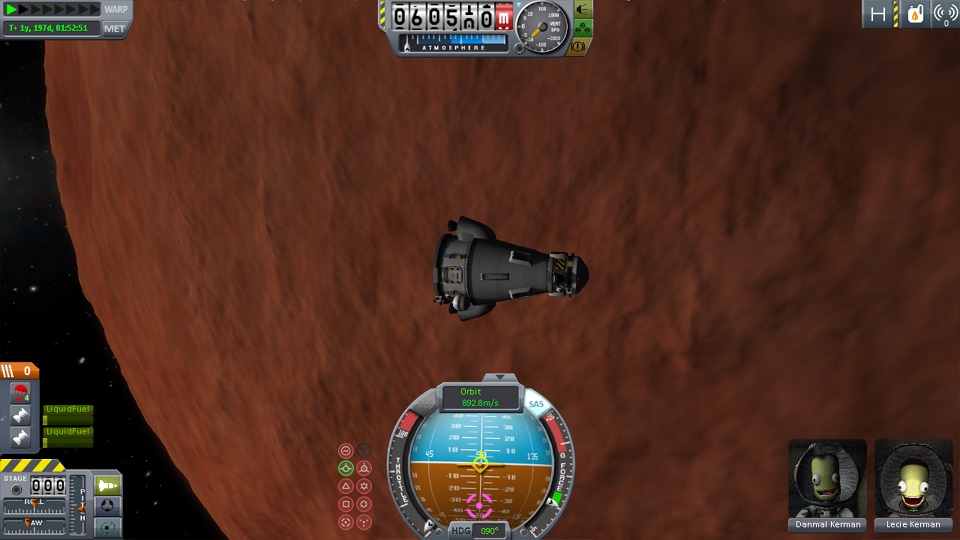Switch the clock to MET display
Image resolution: width=960 pixels, height=540 pixels.
point(115,28)
